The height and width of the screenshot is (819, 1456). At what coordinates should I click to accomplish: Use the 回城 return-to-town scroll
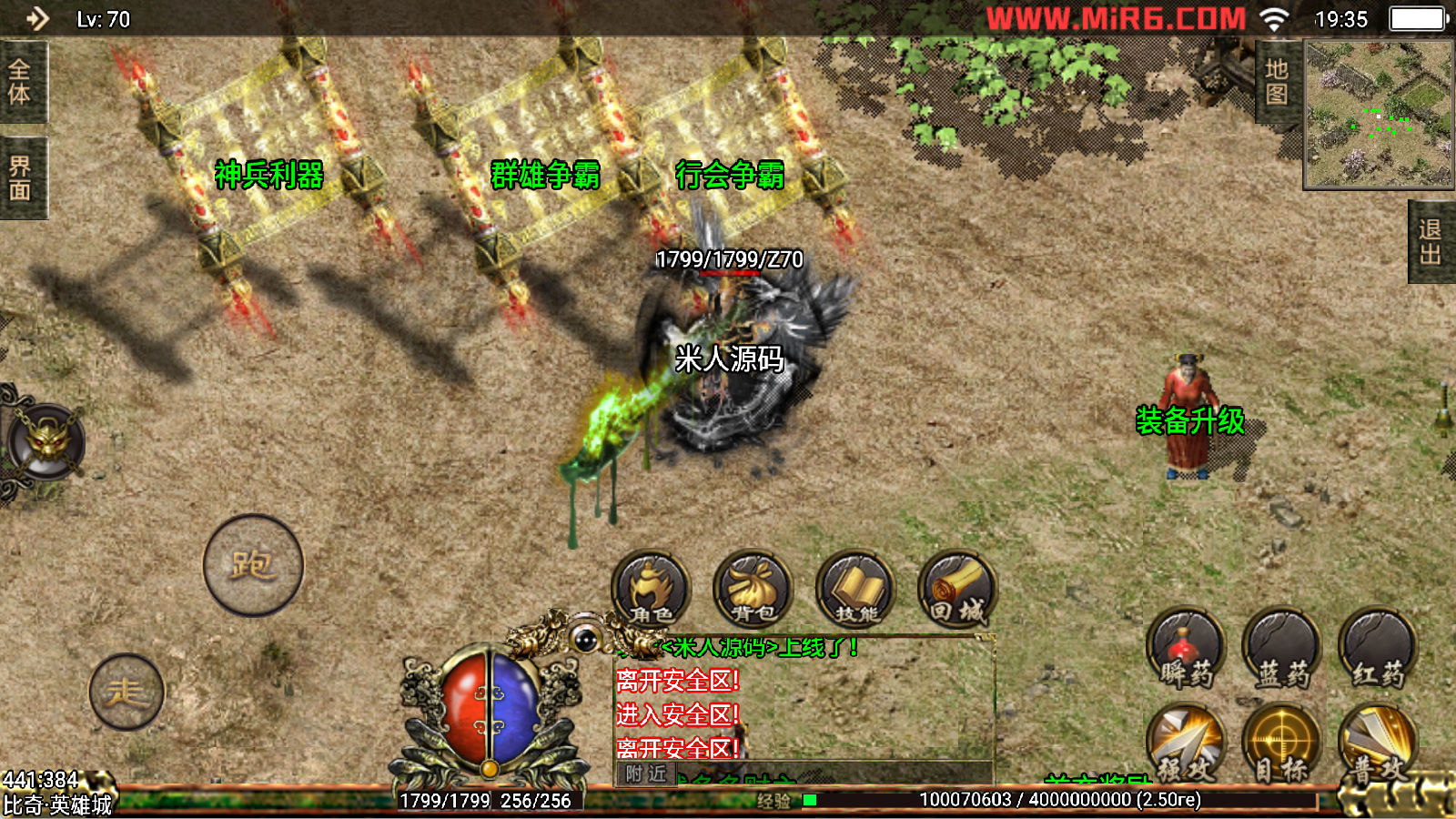[957, 590]
